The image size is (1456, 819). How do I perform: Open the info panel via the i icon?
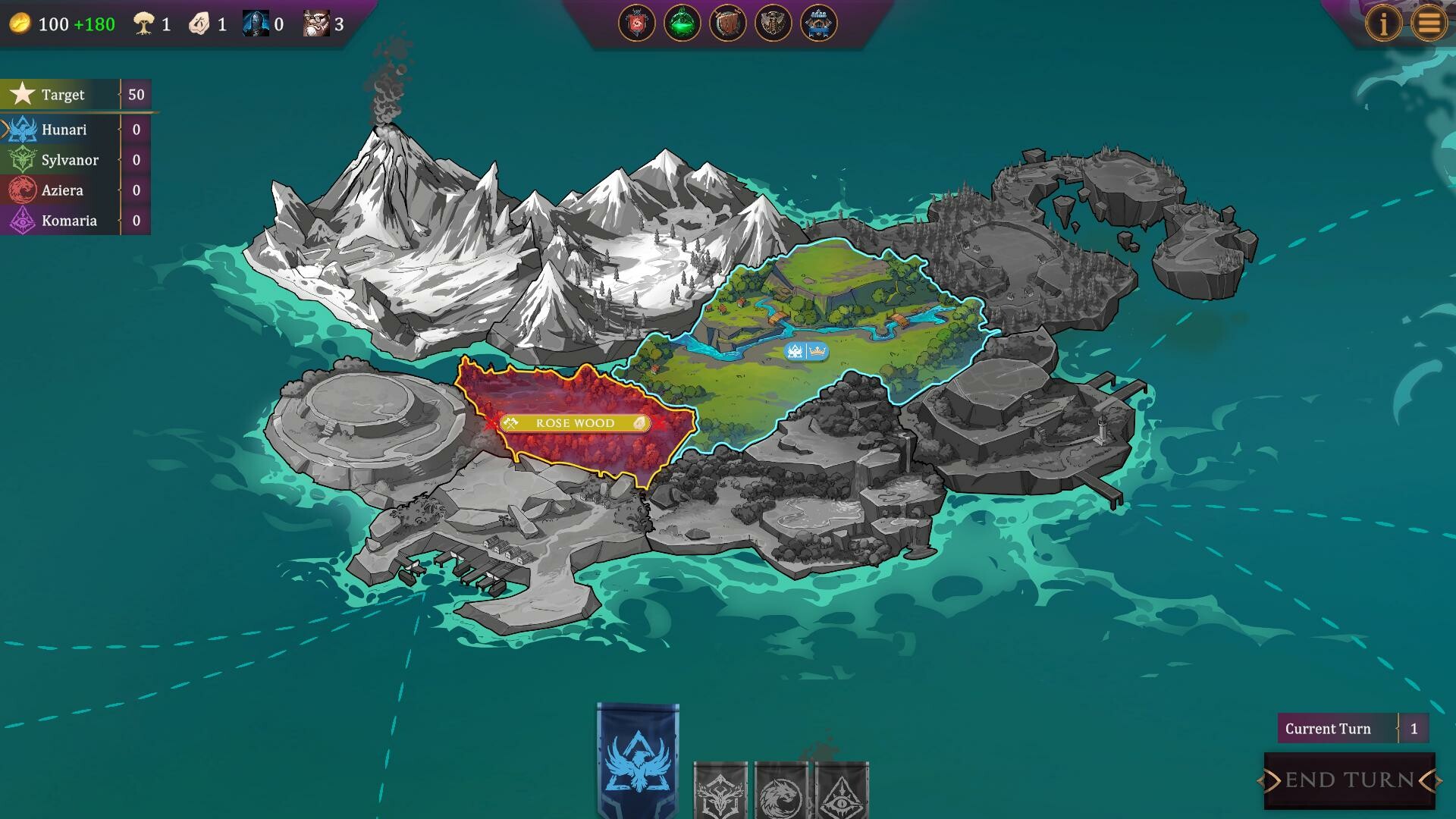click(x=1385, y=23)
